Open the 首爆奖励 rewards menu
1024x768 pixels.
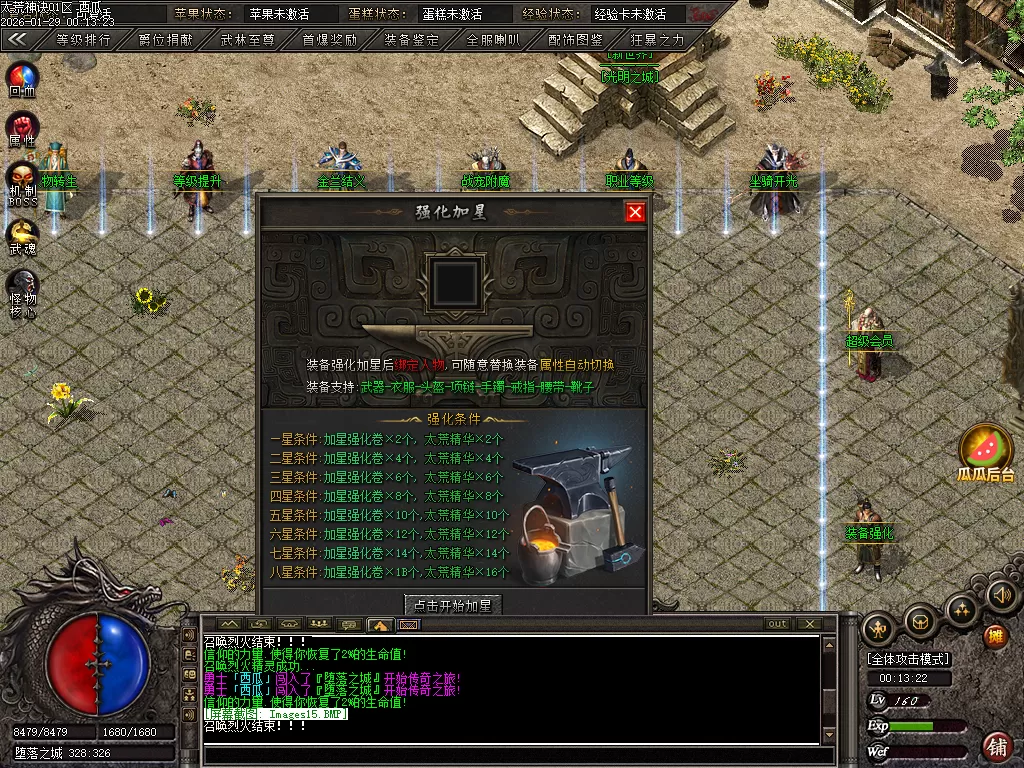330,40
